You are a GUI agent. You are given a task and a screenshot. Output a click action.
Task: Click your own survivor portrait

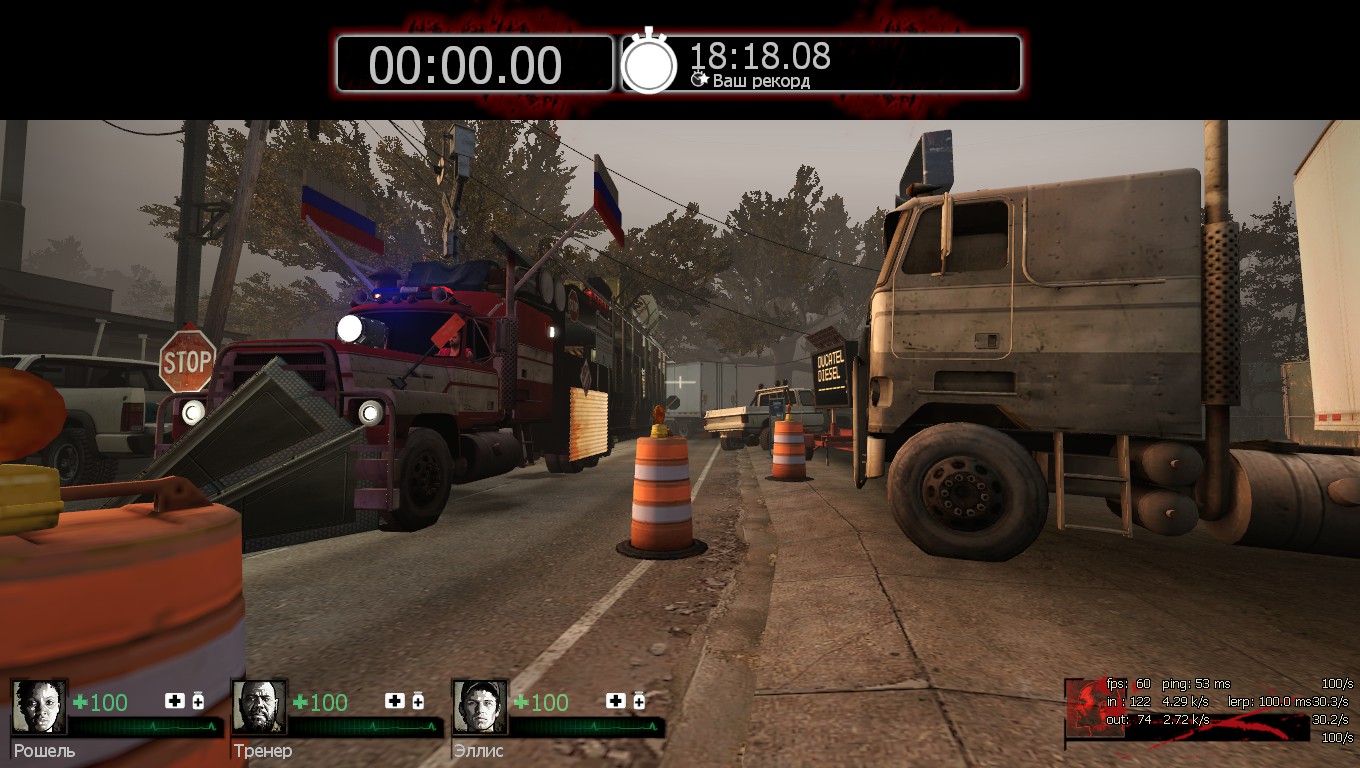pos(1086,707)
